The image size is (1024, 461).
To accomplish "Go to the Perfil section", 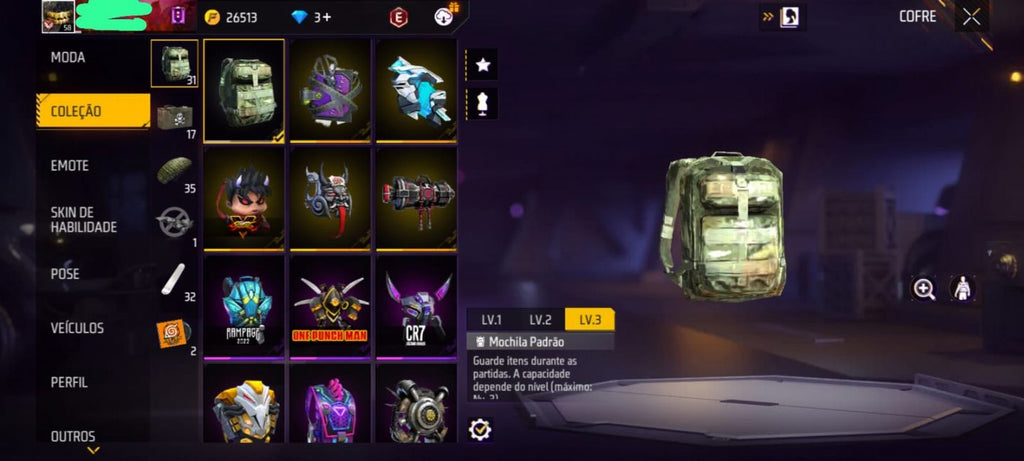I will point(69,382).
